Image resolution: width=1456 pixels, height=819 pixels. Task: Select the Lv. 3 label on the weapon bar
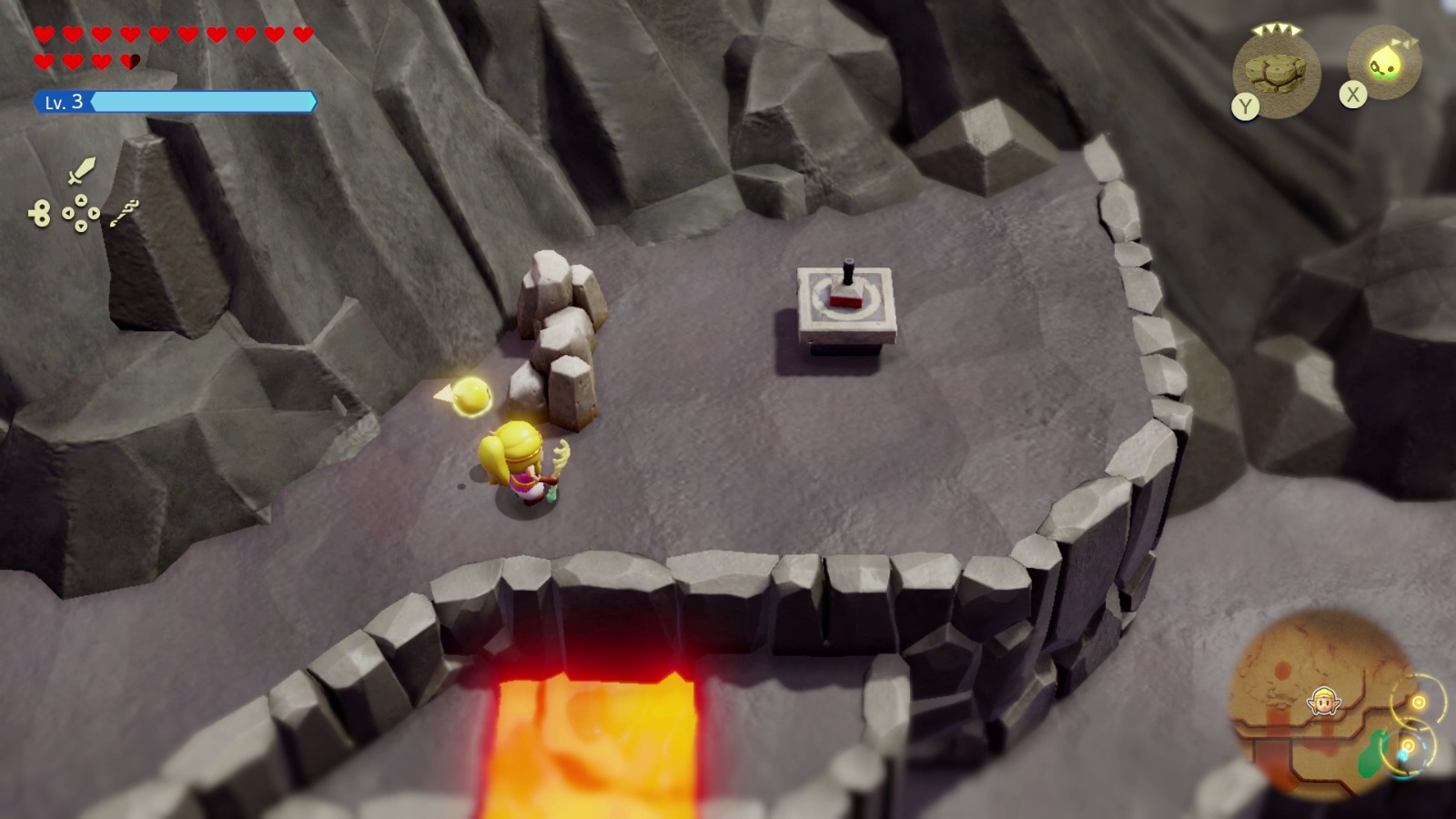point(64,102)
